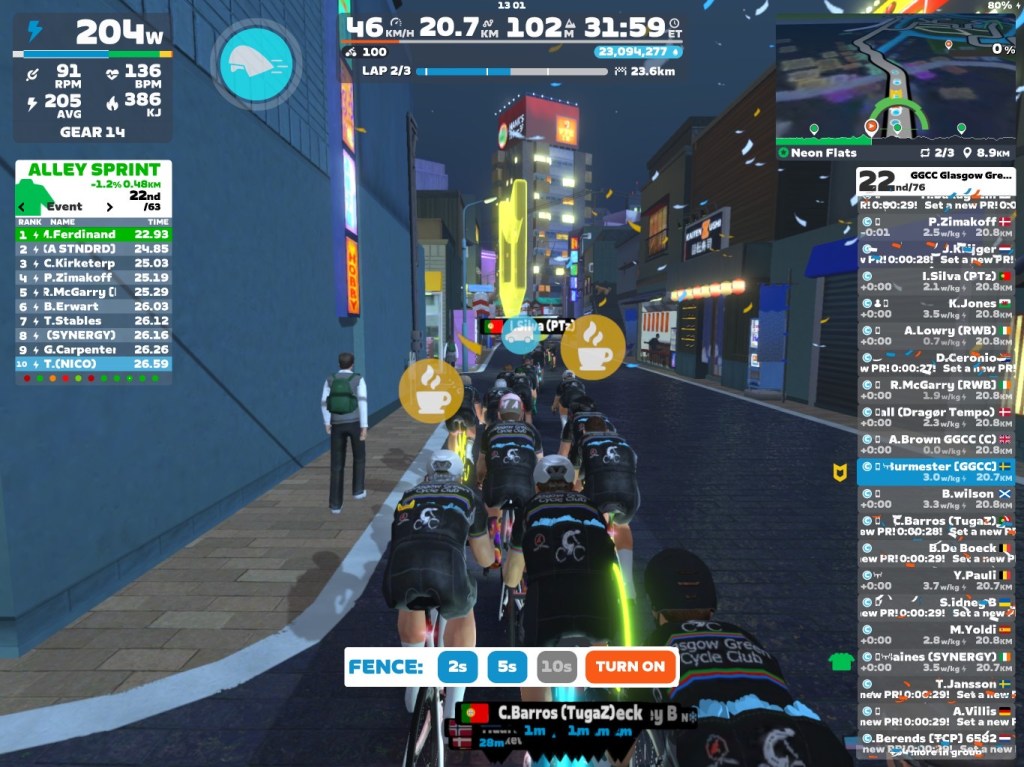Viewport: 1024px width, 767px height.
Task: Show the previous Alley Sprint leaderboard view
Action: click(22, 207)
